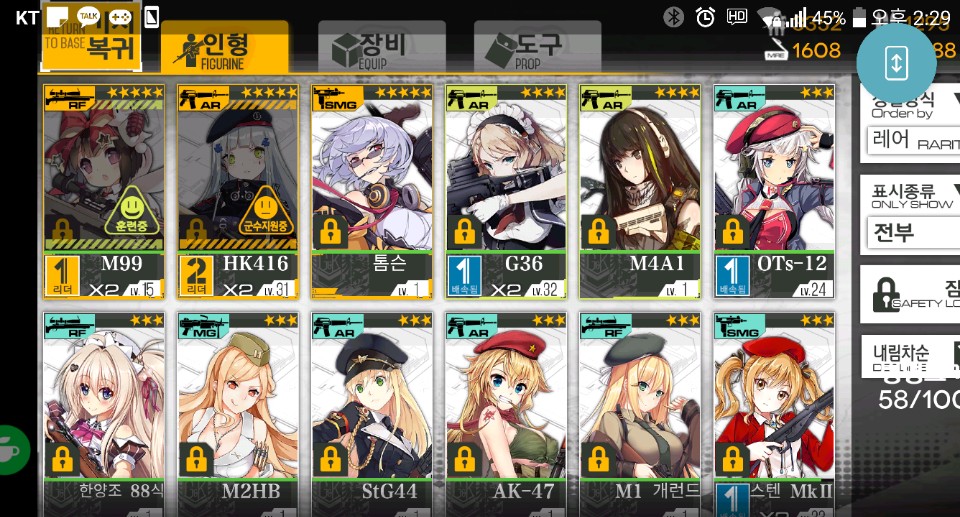Select the StG44 doll card

pyautogui.click(x=371, y=410)
